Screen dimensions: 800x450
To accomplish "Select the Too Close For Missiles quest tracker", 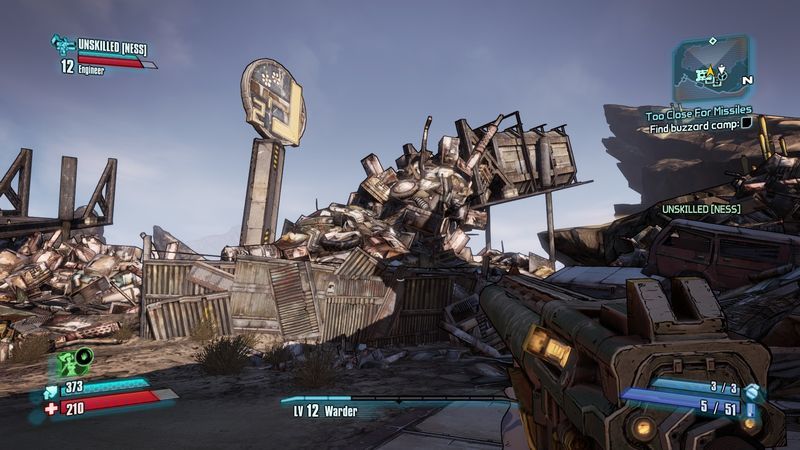I will point(698,111).
